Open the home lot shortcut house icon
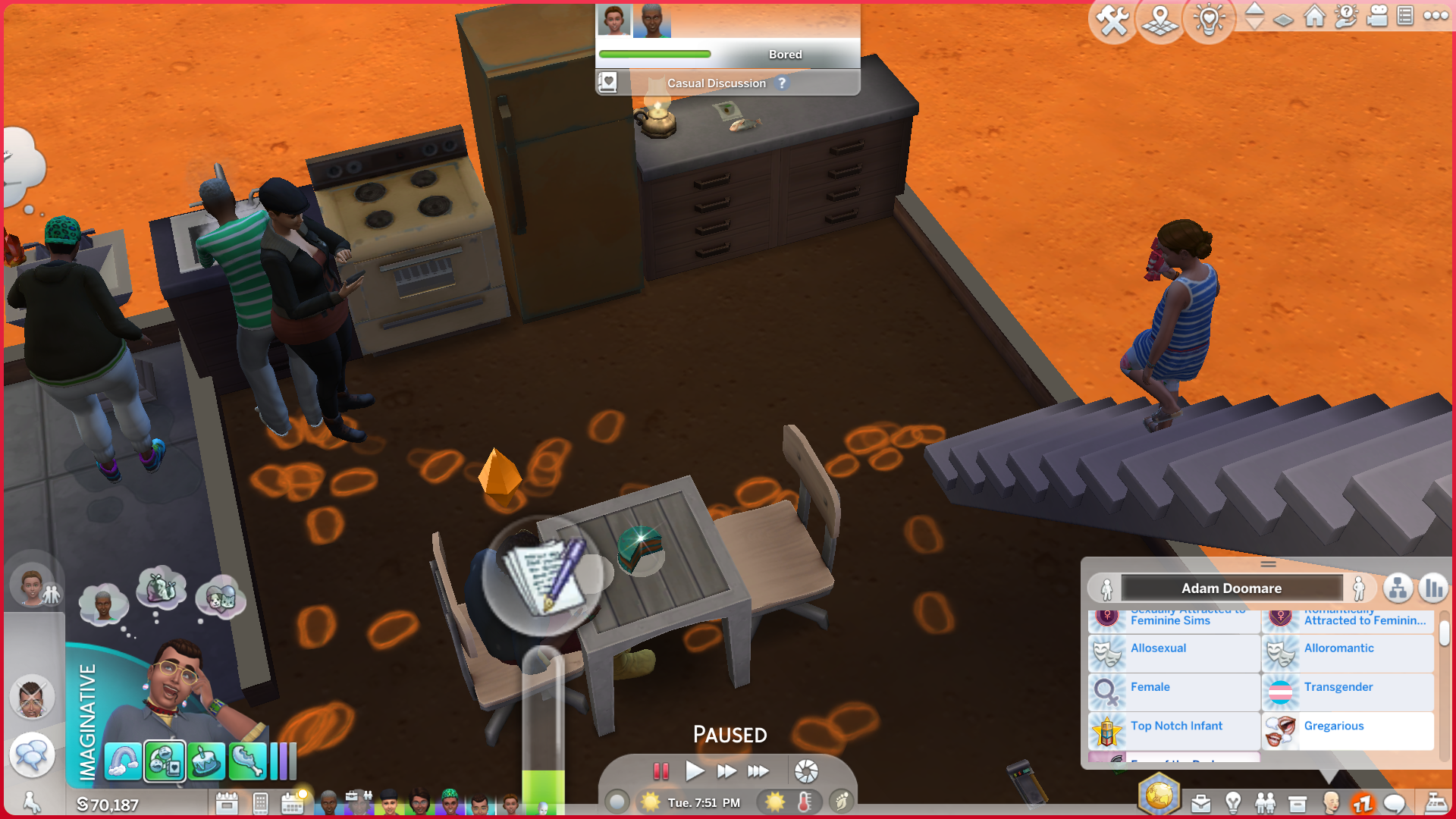This screenshot has height=819, width=1456. pos(1314,17)
